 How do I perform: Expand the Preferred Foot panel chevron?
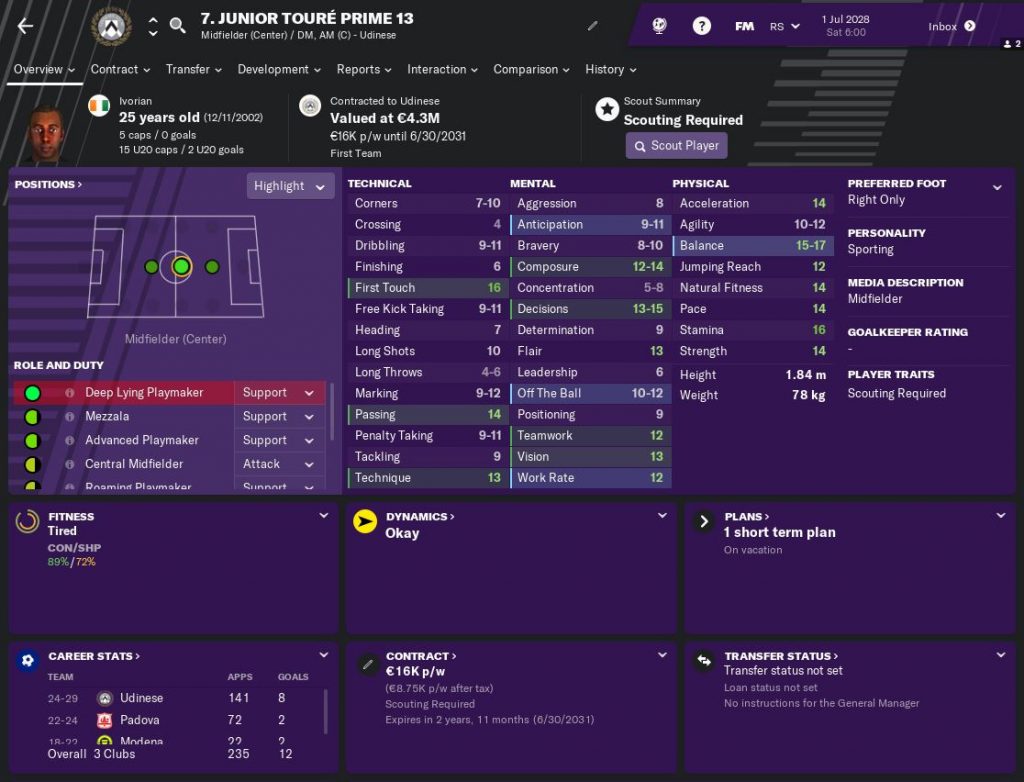pos(997,187)
